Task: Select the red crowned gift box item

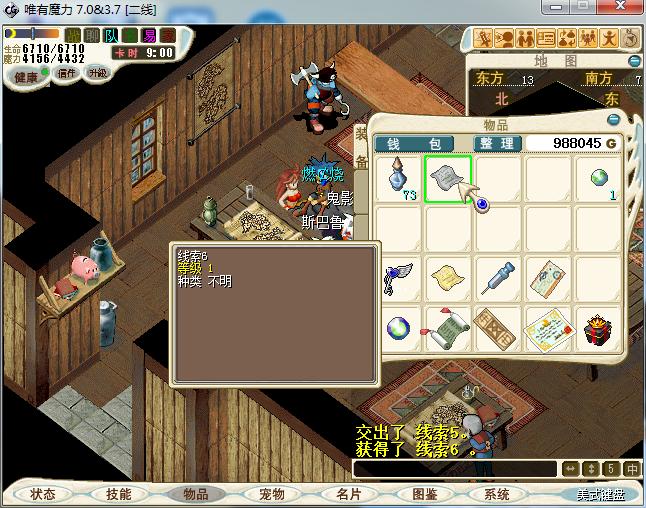Action: pyautogui.click(x=598, y=329)
